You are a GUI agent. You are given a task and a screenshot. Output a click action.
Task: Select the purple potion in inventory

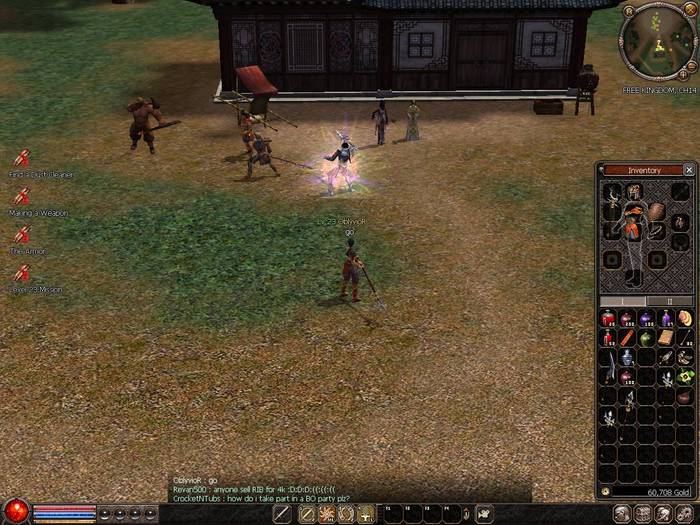pyautogui.click(x=645, y=319)
